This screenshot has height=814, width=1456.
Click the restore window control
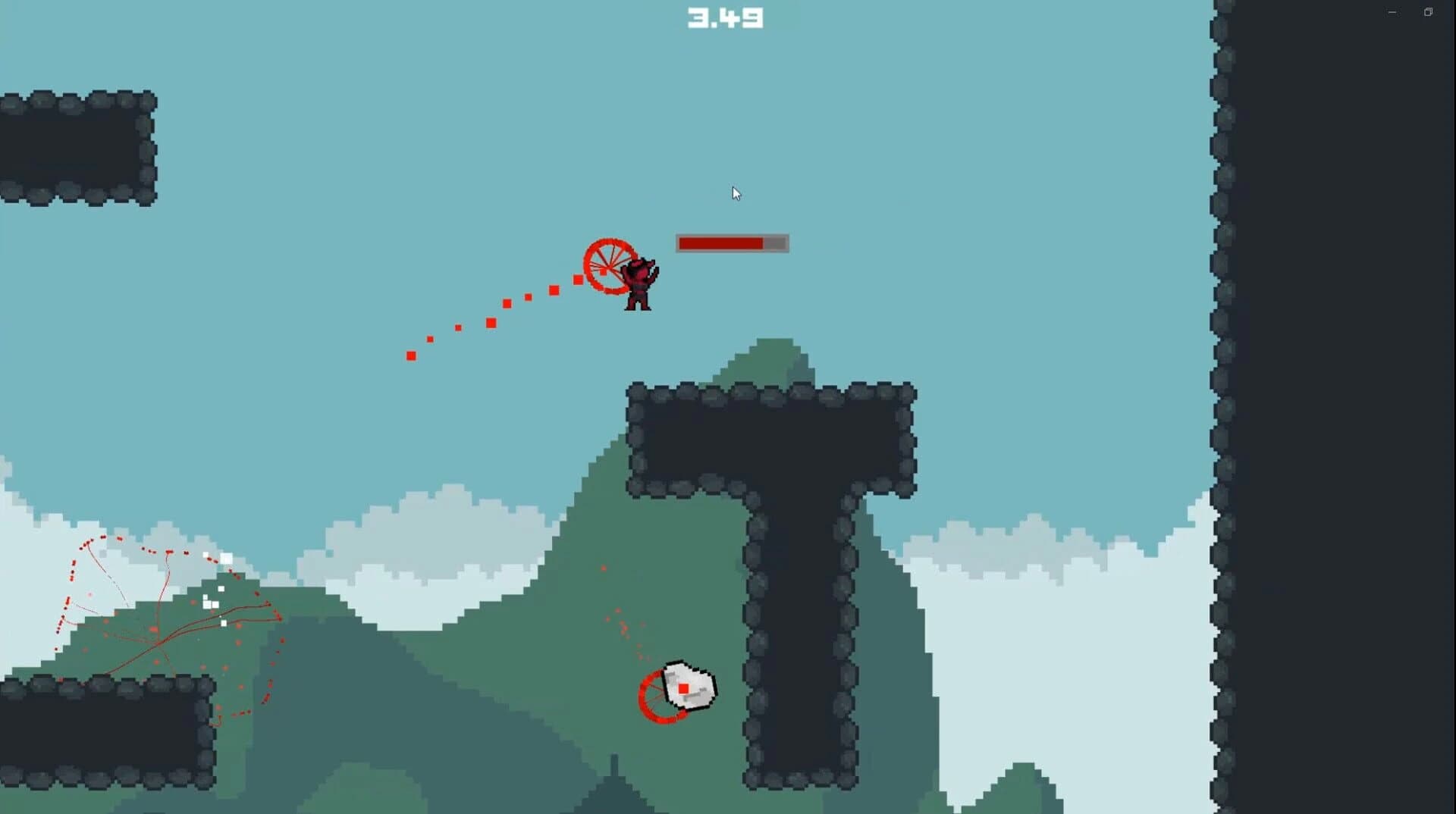1429,11
